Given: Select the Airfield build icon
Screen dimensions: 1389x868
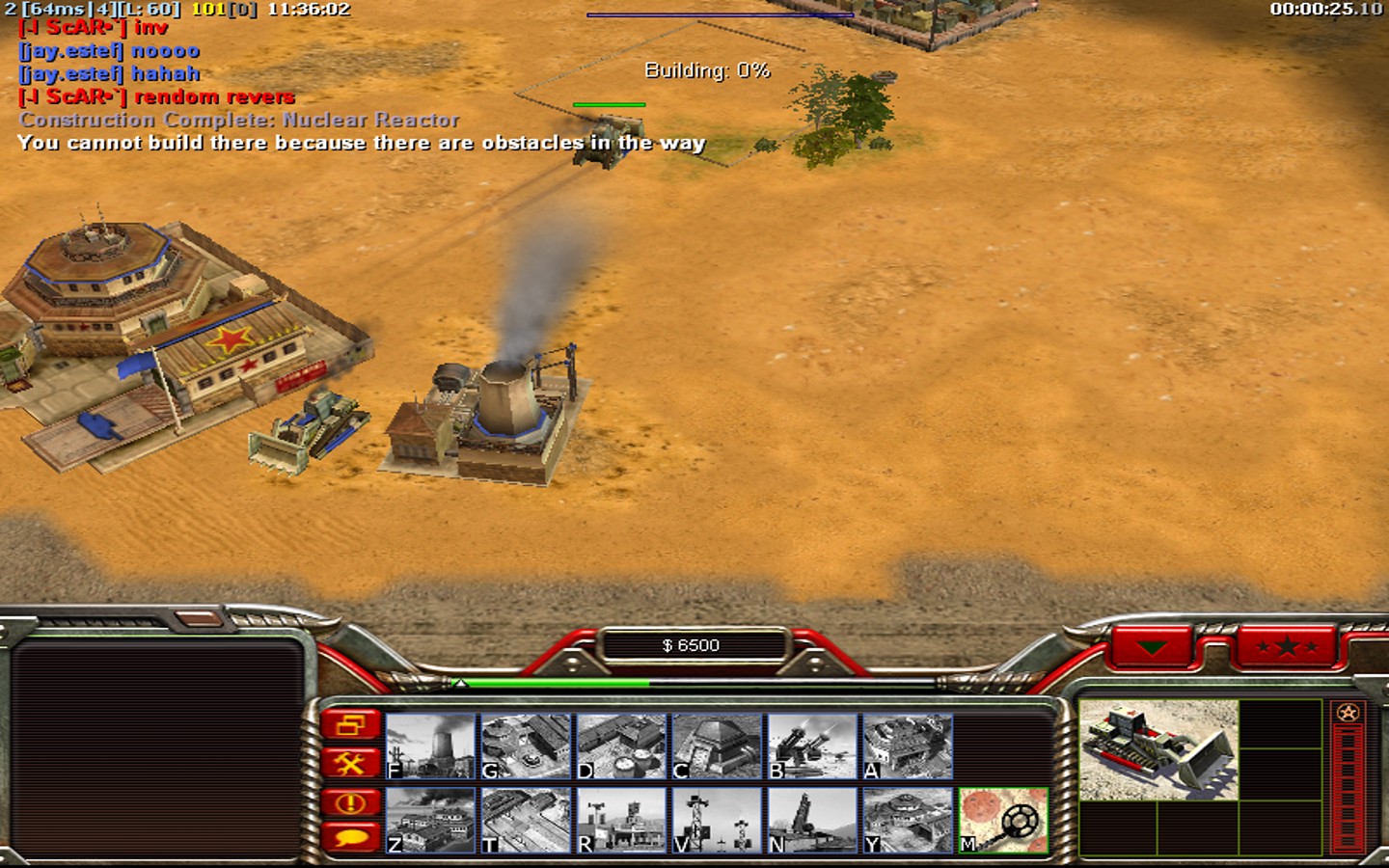Looking at the screenshot, I should pos(526,820).
